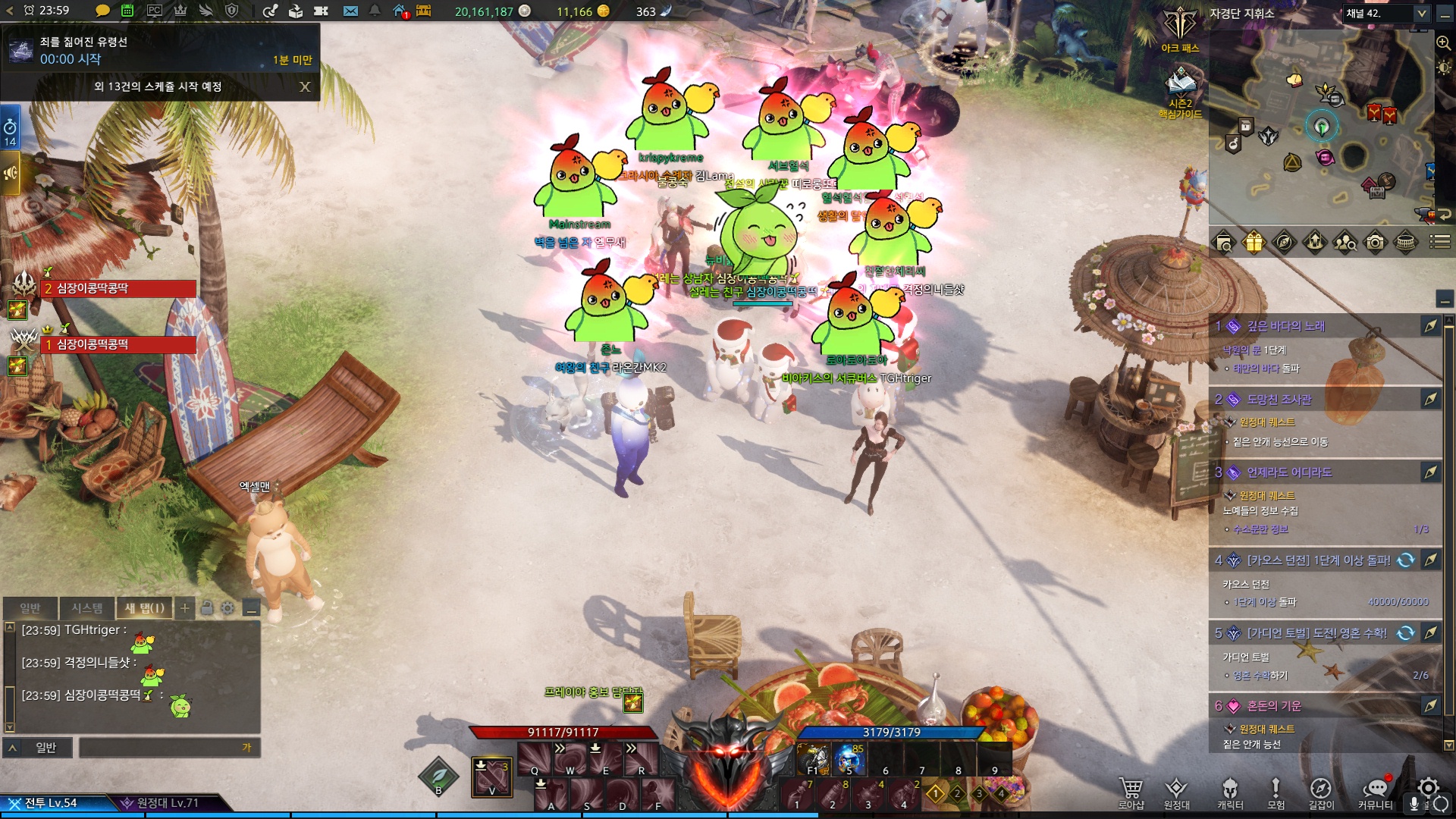
Task: Open the 길잡이 guide compass menu
Action: (1321, 792)
